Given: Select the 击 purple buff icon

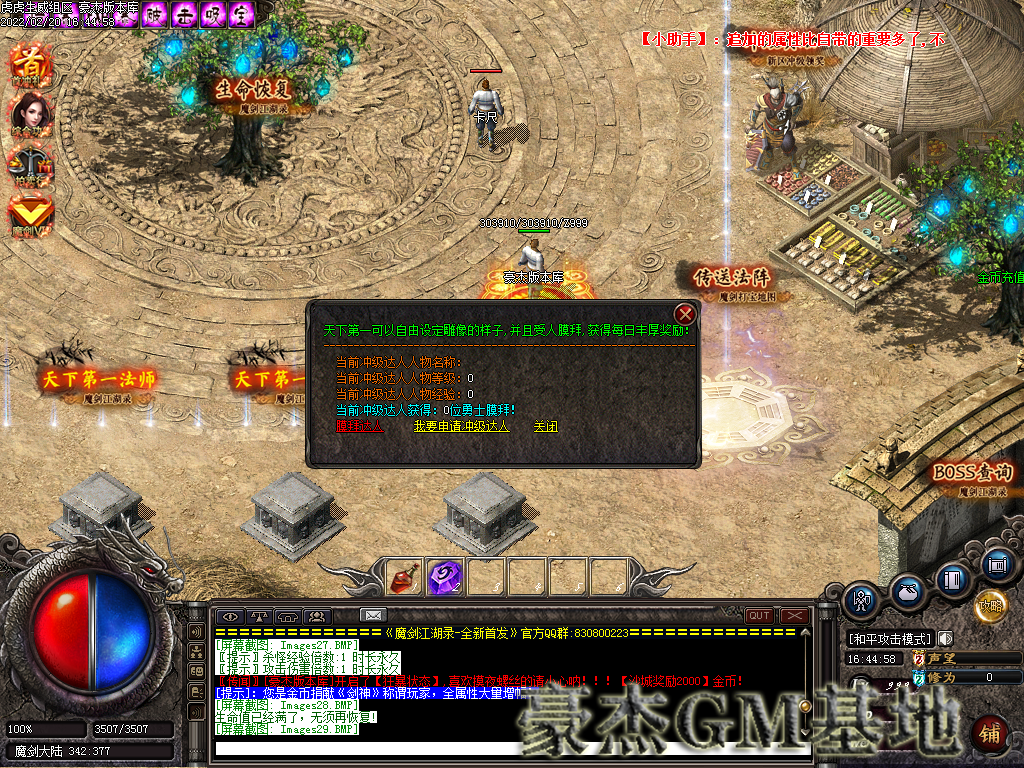Looking at the screenshot, I should click(184, 14).
